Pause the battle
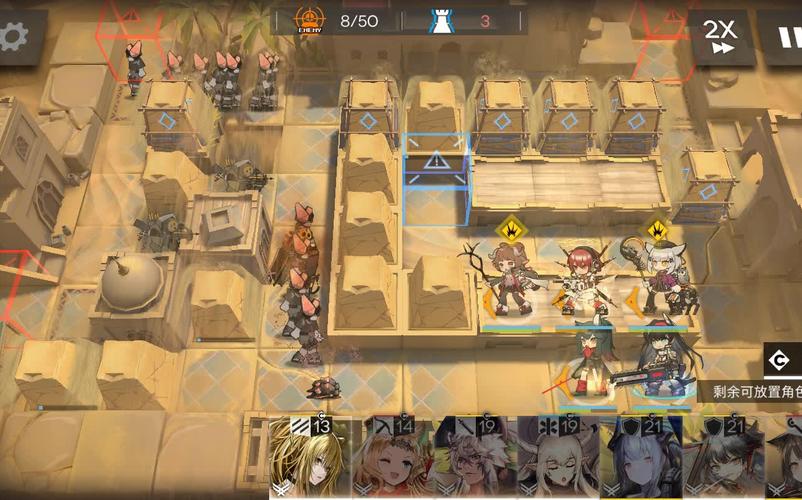This screenshot has width=802, height=500. click(x=786, y=37)
